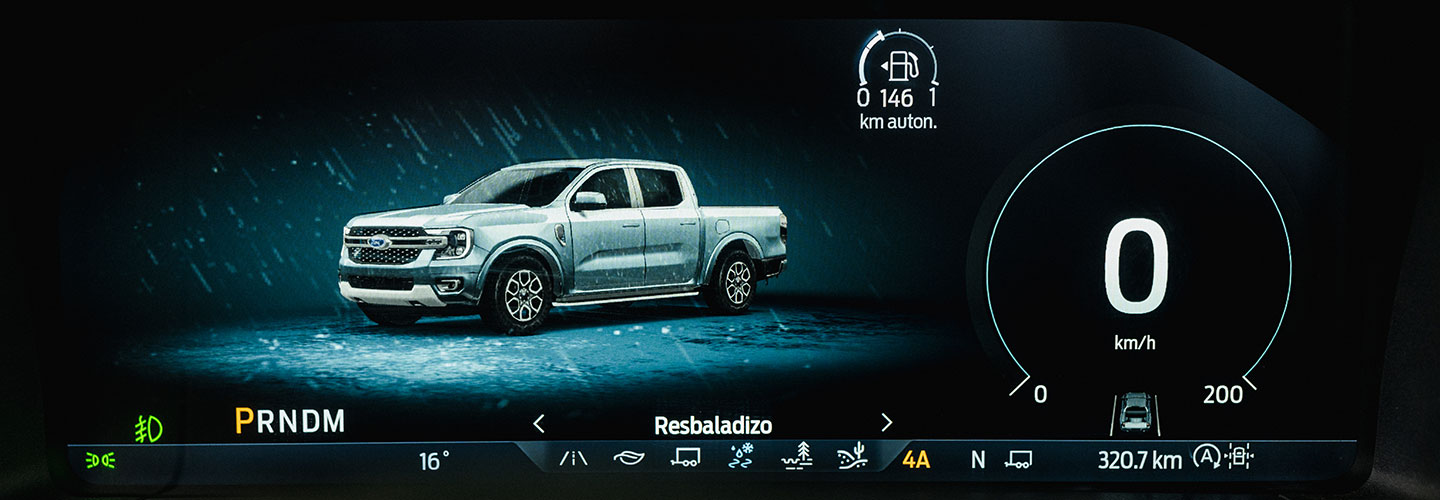The image size is (1440, 500).
Task: Click the right arrow beside Resbaladizo
Action: click(886, 423)
